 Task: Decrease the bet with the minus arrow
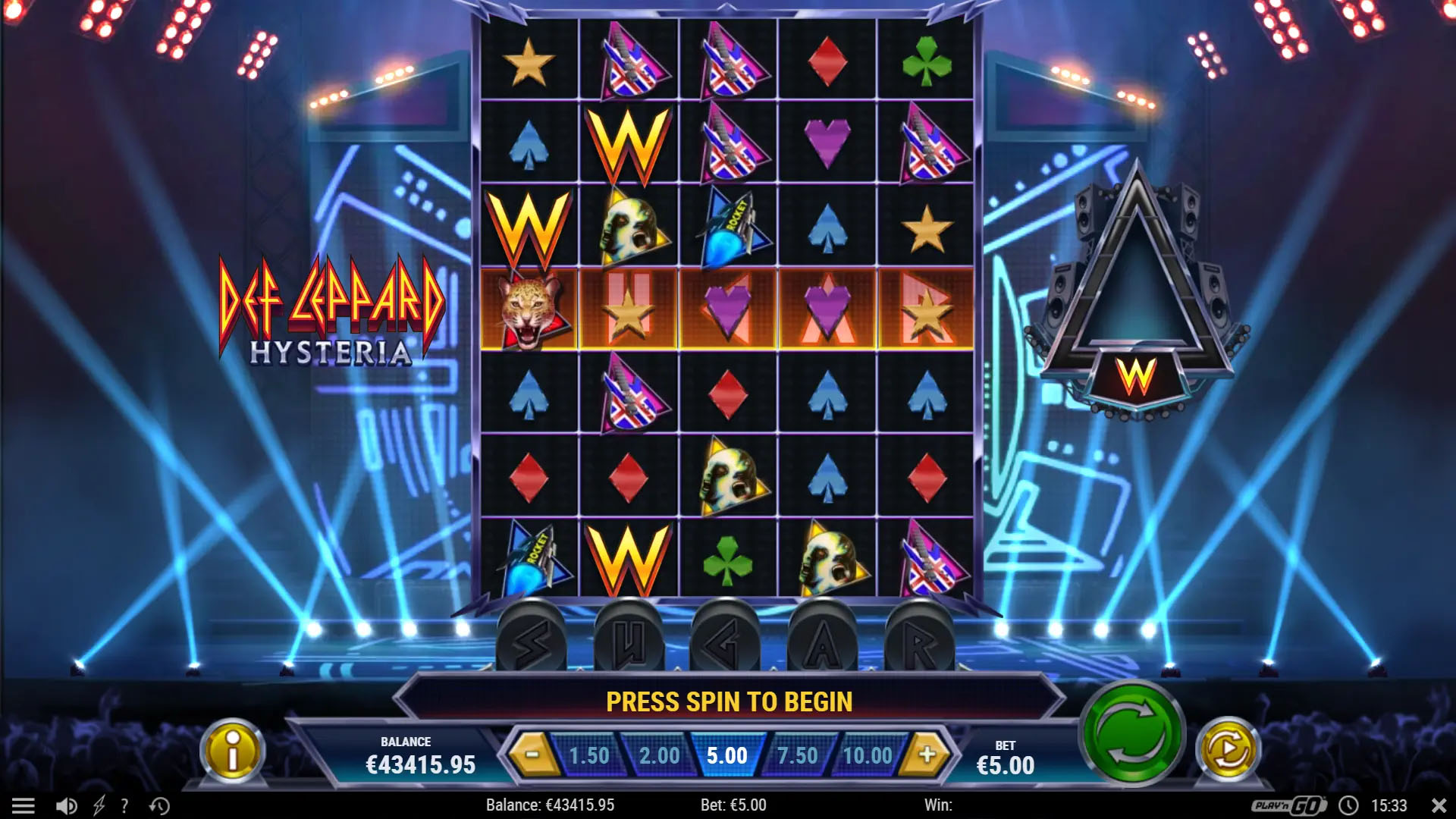(x=532, y=755)
